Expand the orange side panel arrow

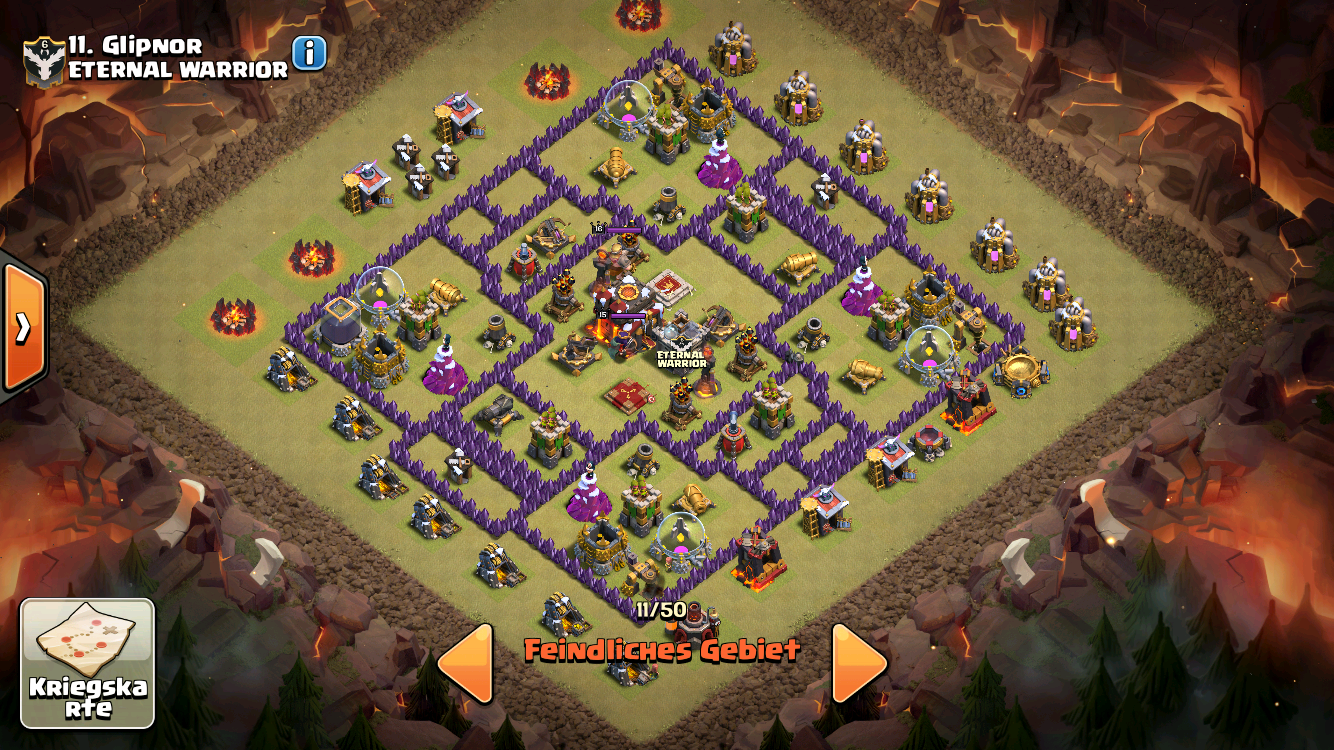[22, 327]
